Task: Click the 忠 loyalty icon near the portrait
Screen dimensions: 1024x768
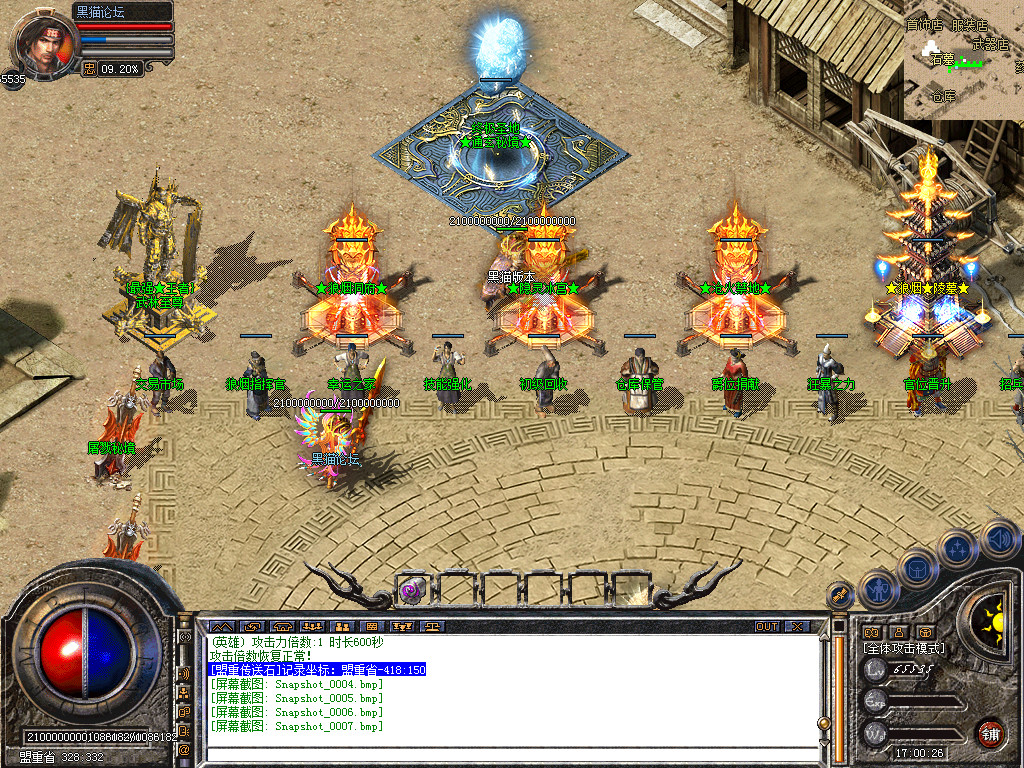Action: click(90, 69)
